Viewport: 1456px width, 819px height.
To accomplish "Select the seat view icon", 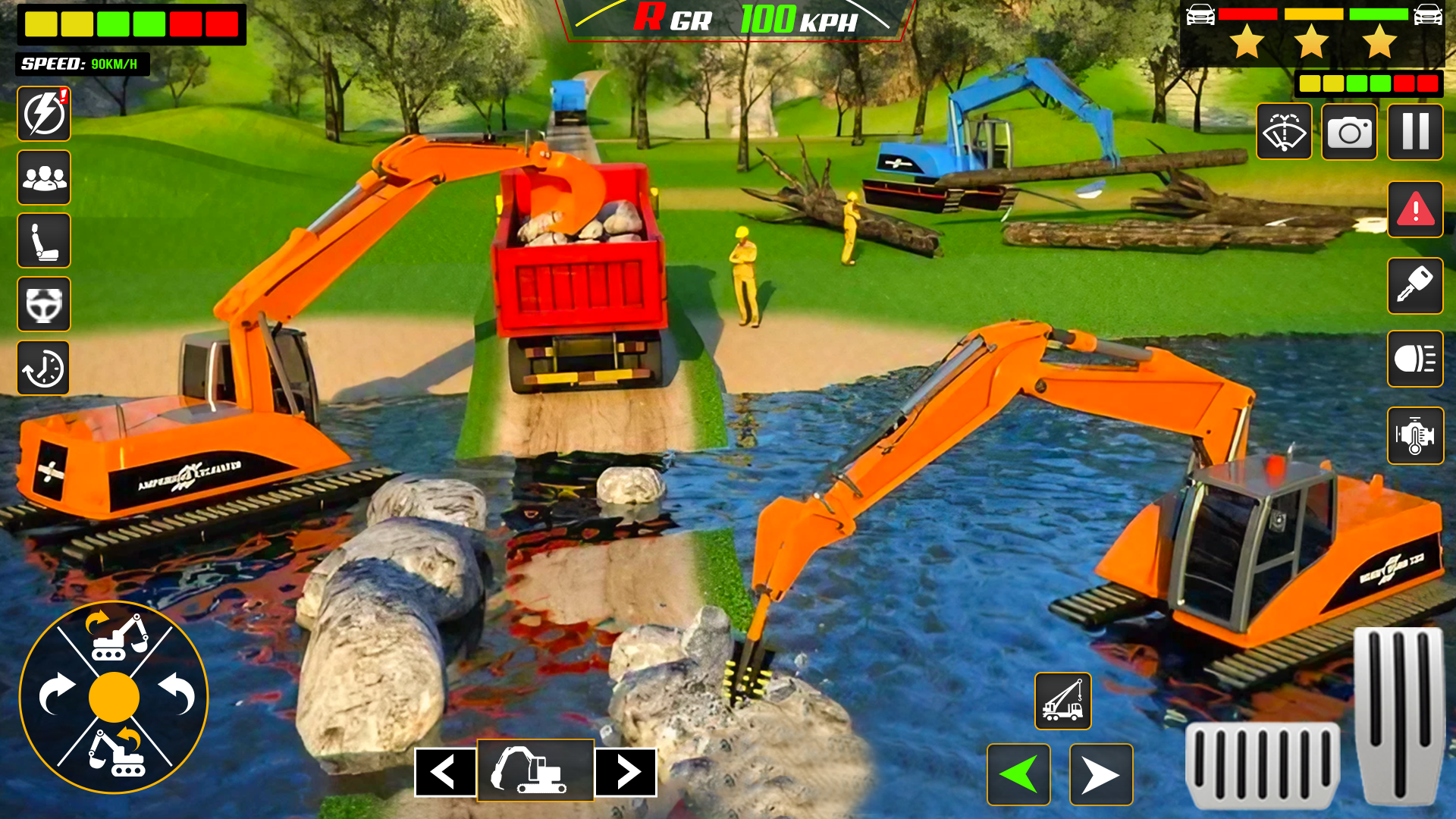I will pyautogui.click(x=43, y=240).
